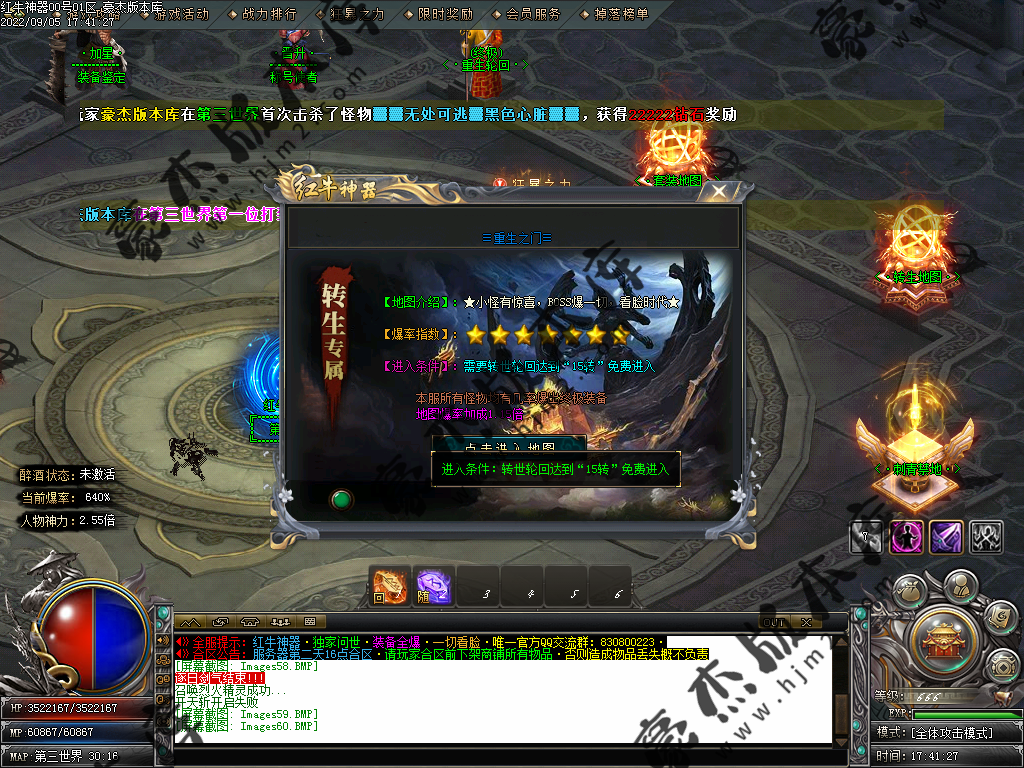The width and height of the screenshot is (1024, 768).
Task: Click the green orb in the dialog
Action: pyautogui.click(x=341, y=498)
